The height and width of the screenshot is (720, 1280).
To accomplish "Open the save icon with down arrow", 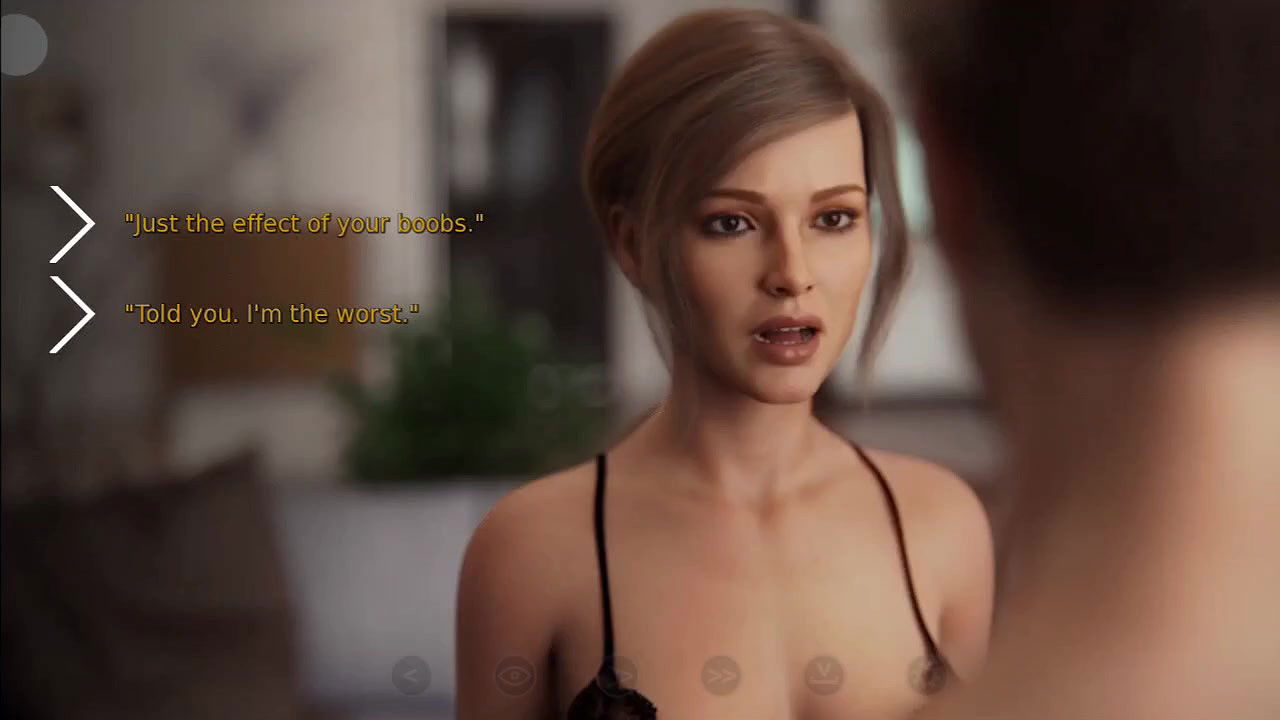I will pos(824,677).
